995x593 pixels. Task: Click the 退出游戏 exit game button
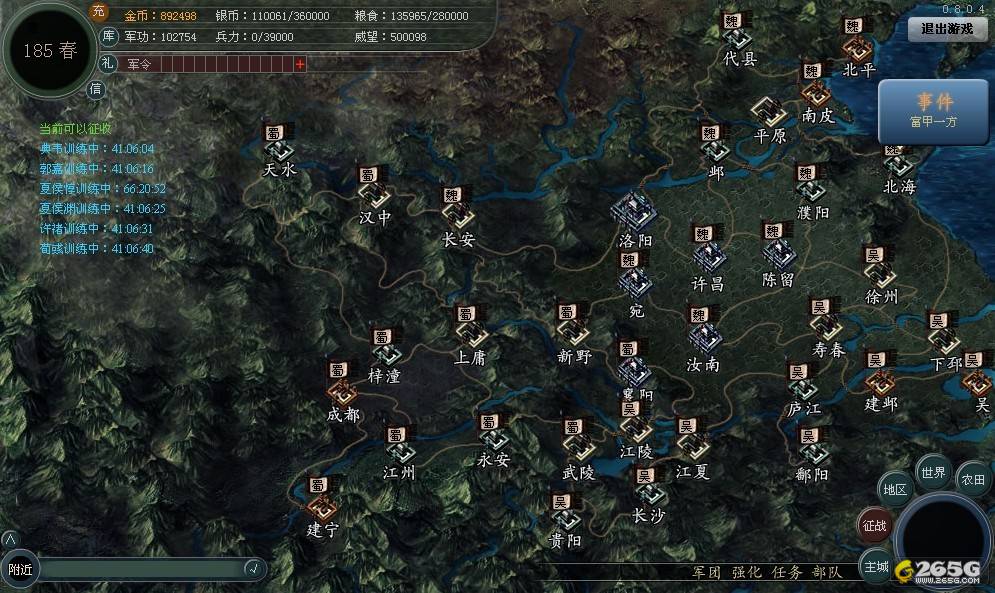[x=946, y=29]
